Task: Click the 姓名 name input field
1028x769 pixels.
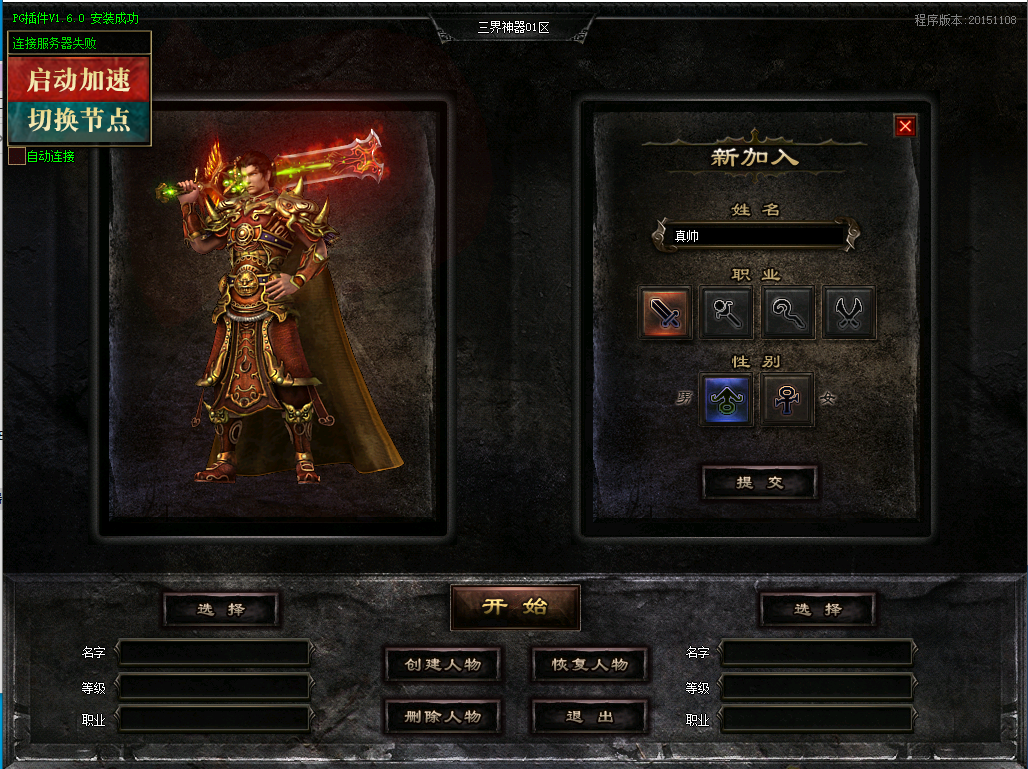Action: pyautogui.click(x=755, y=236)
